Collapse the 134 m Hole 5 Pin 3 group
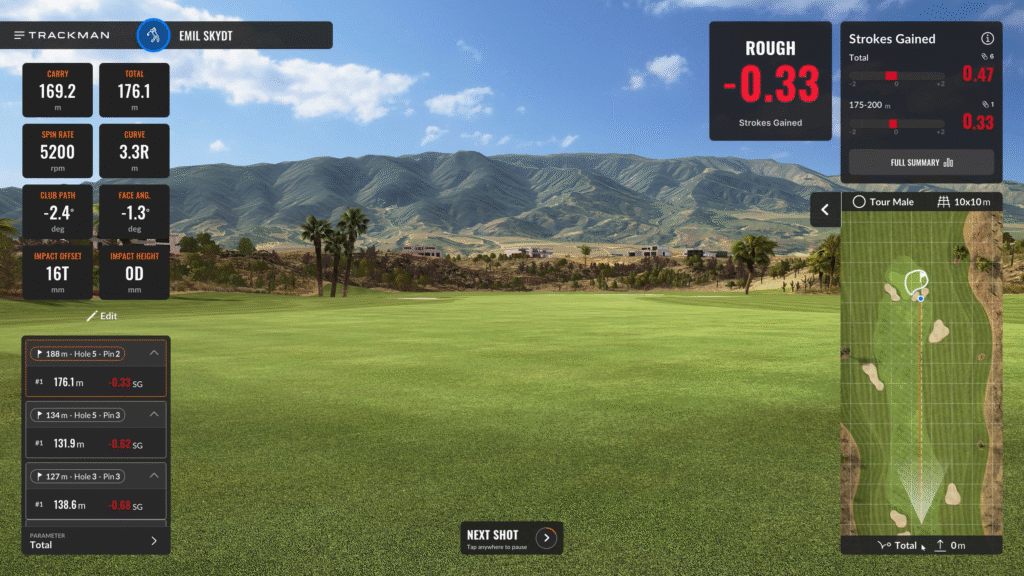The height and width of the screenshot is (576, 1024). 154,414
